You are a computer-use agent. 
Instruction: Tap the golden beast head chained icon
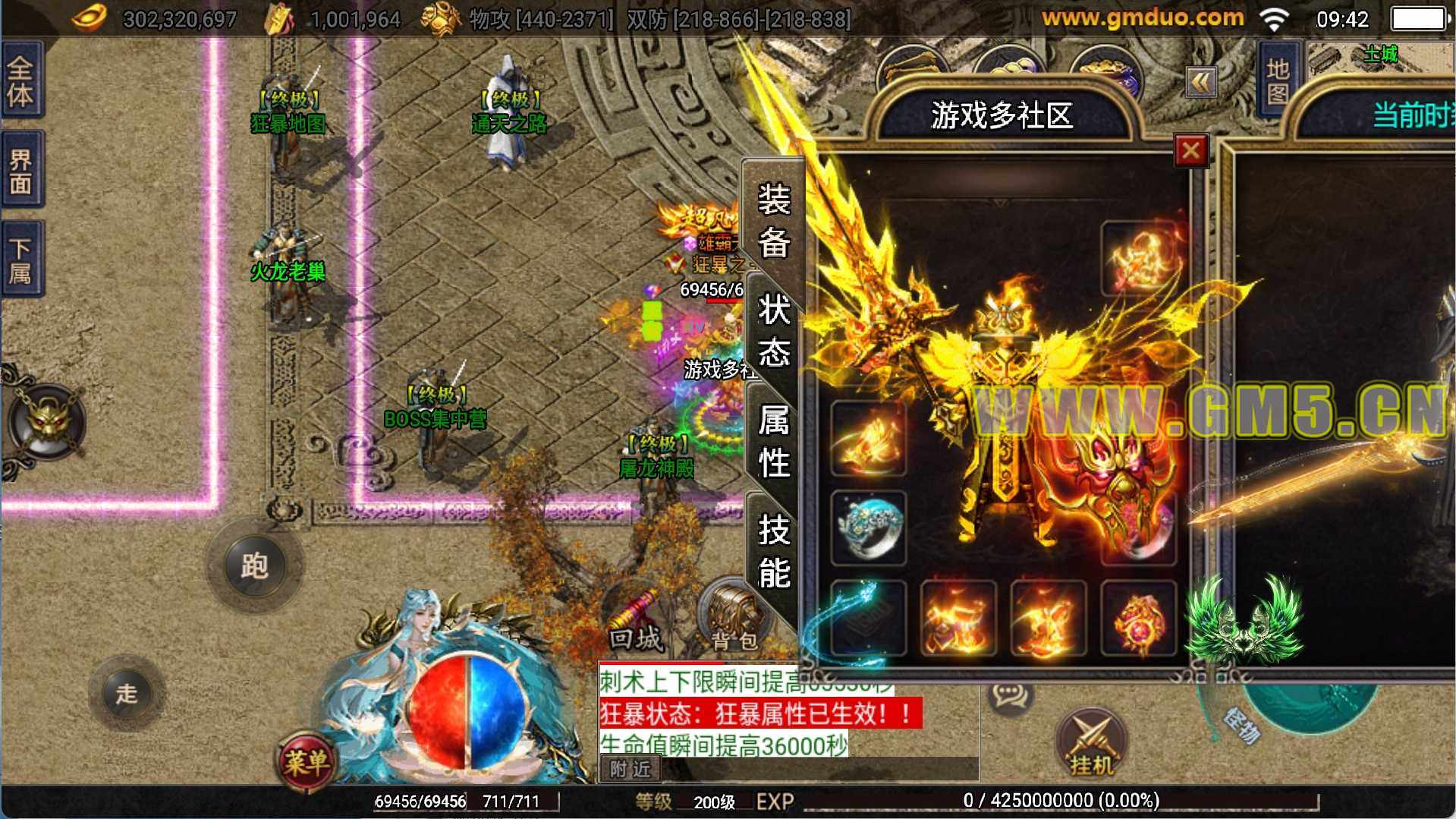pyautogui.click(x=49, y=421)
